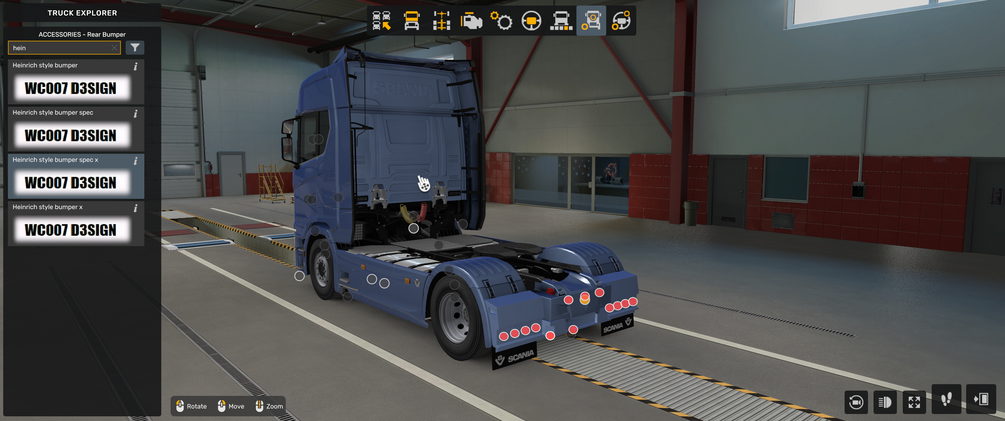Clear the search text with the X
This screenshot has height=421, width=1005.
click(x=115, y=48)
